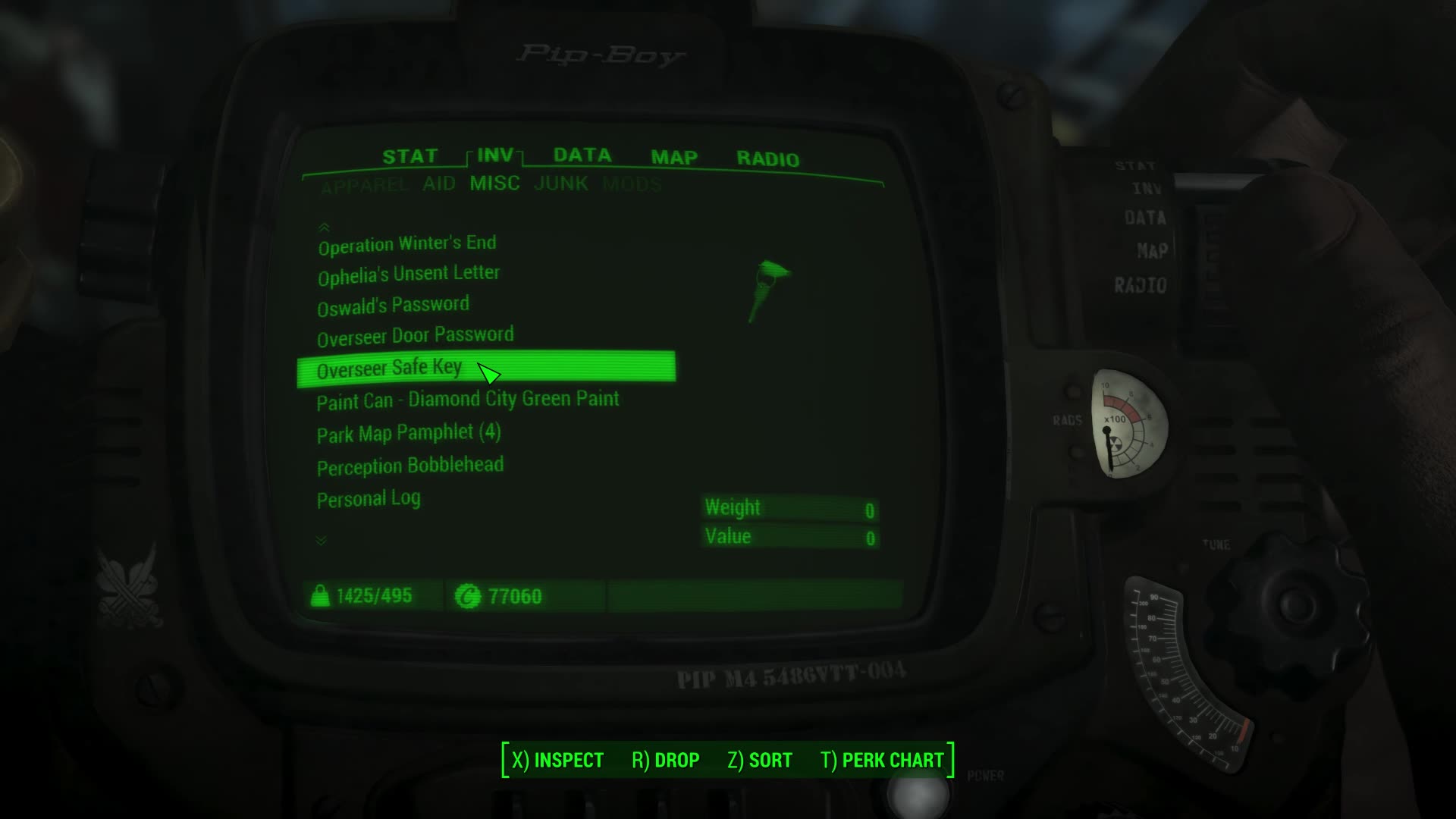Activate Z) SORT at the bottom
The image size is (1456, 819).
[758, 759]
